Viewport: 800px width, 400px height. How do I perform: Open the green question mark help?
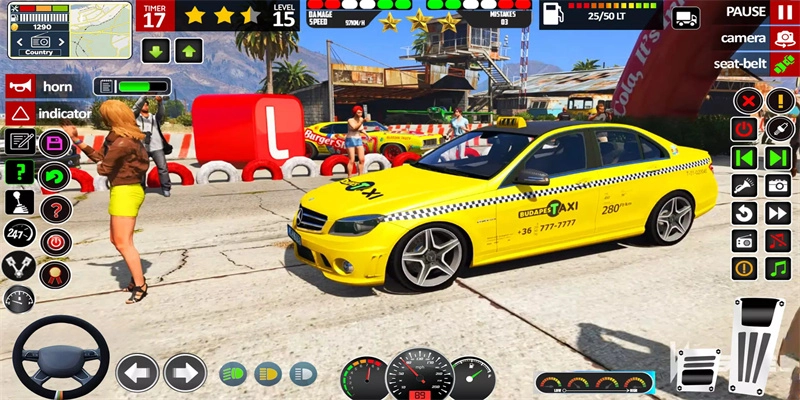(x=19, y=172)
